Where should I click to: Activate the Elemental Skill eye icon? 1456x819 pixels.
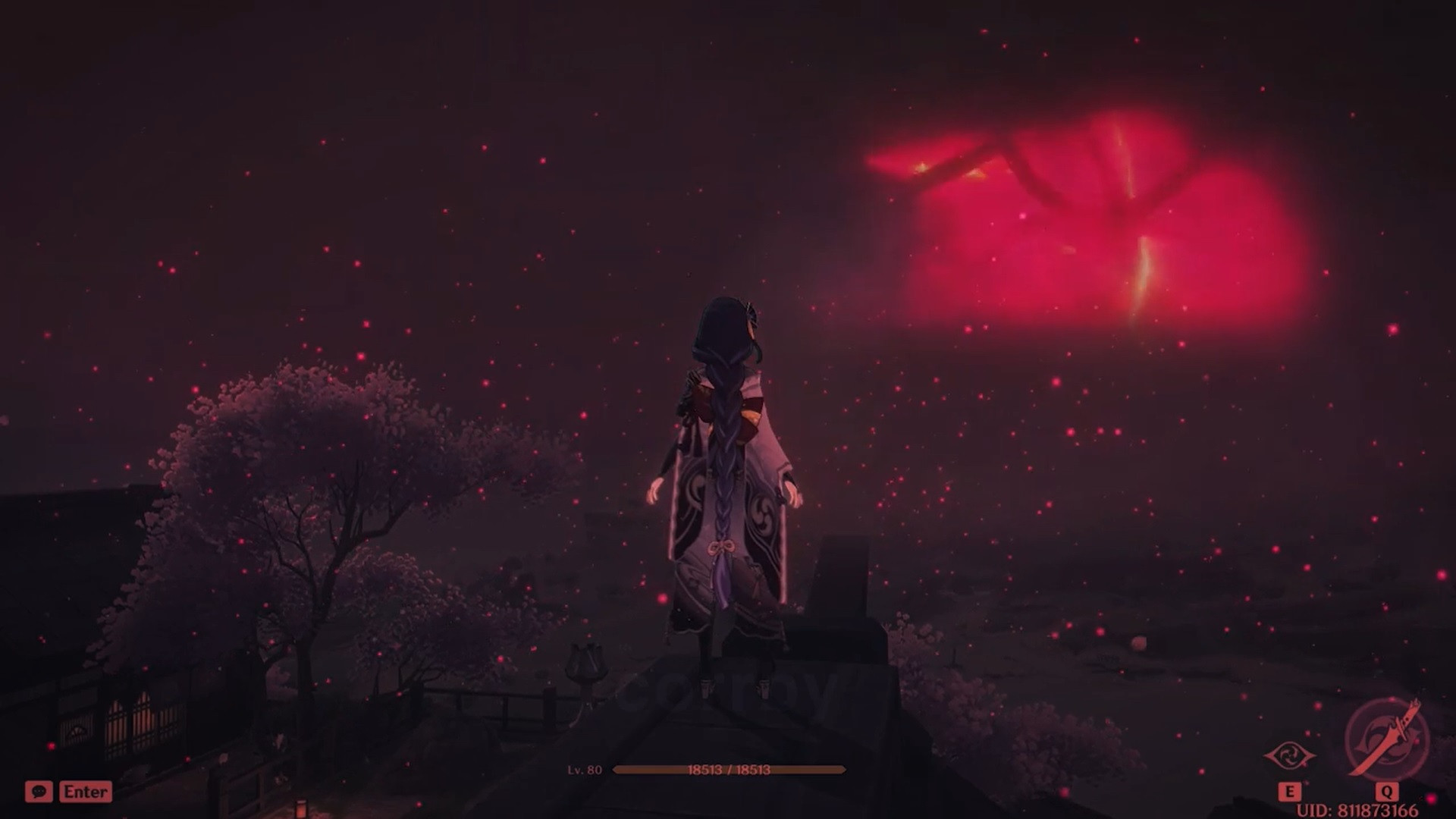point(1288,756)
